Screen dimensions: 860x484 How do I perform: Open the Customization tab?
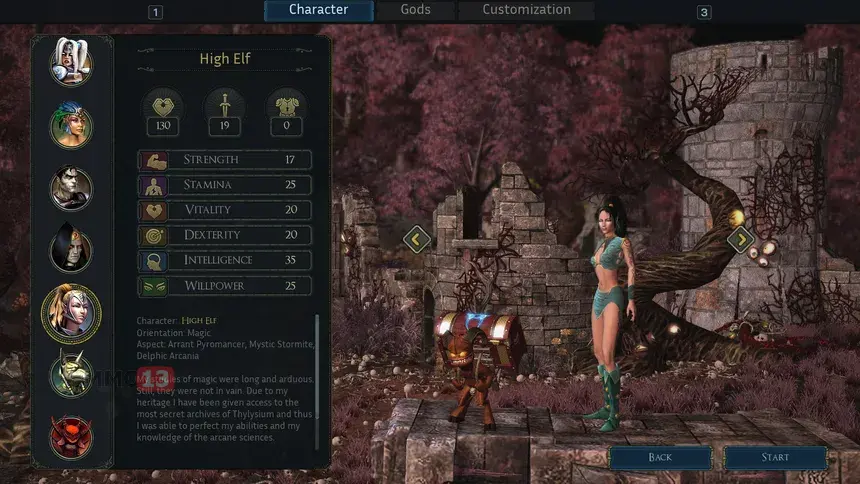(x=526, y=10)
